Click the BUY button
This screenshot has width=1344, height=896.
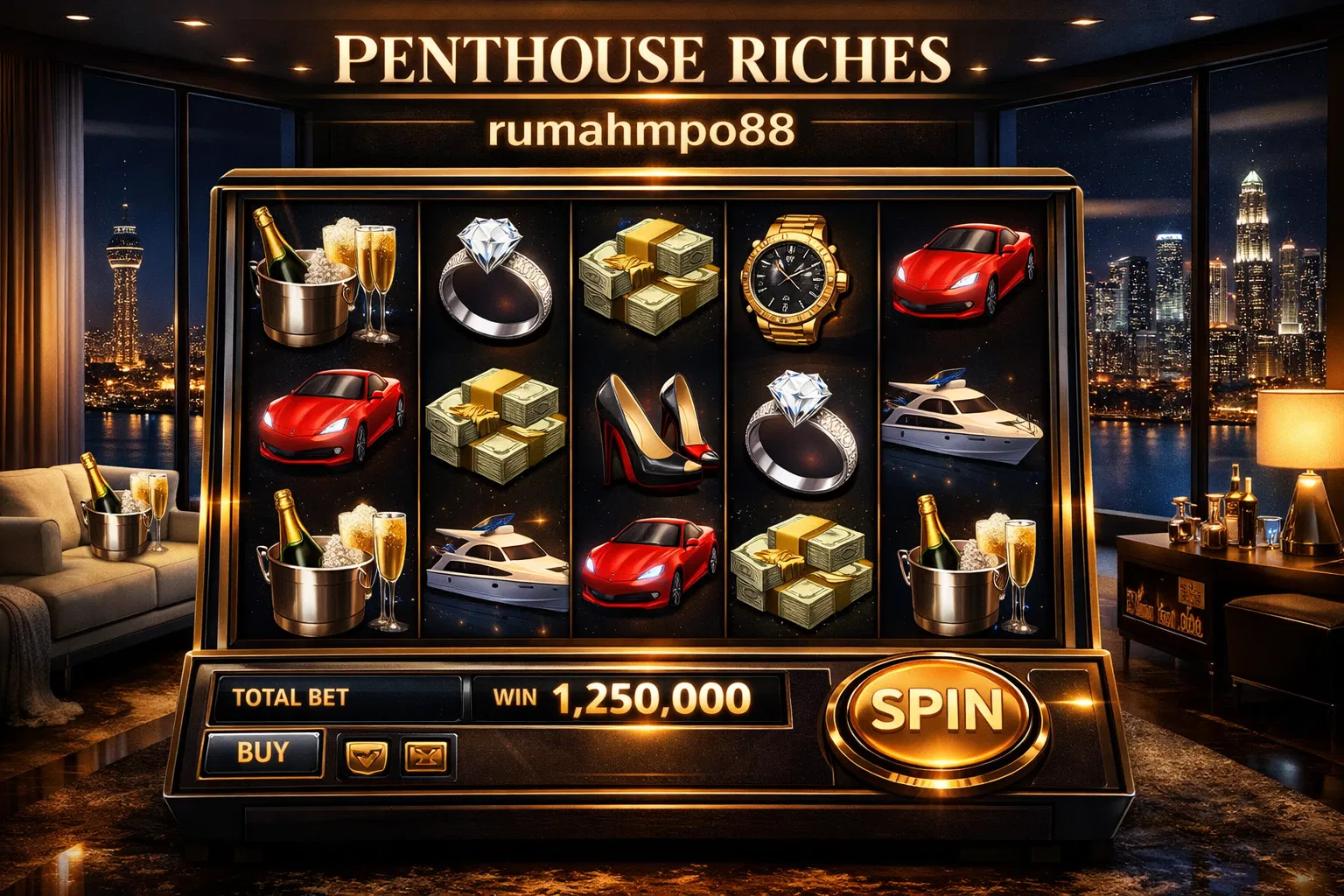[x=262, y=752]
